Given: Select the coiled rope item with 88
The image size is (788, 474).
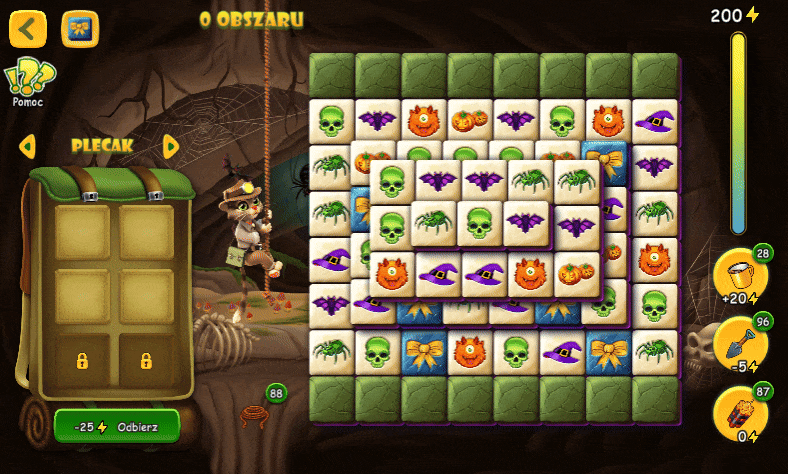Looking at the screenshot, I should [x=256, y=412].
